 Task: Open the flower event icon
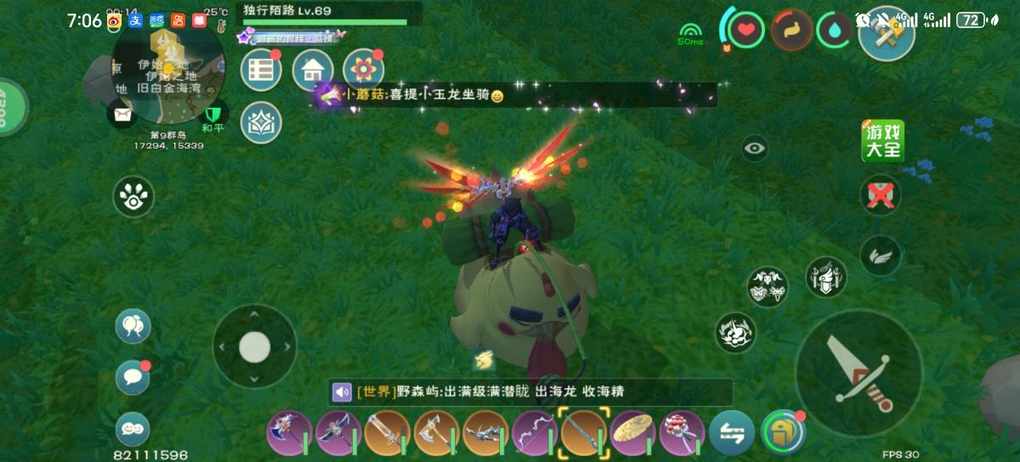(x=364, y=70)
